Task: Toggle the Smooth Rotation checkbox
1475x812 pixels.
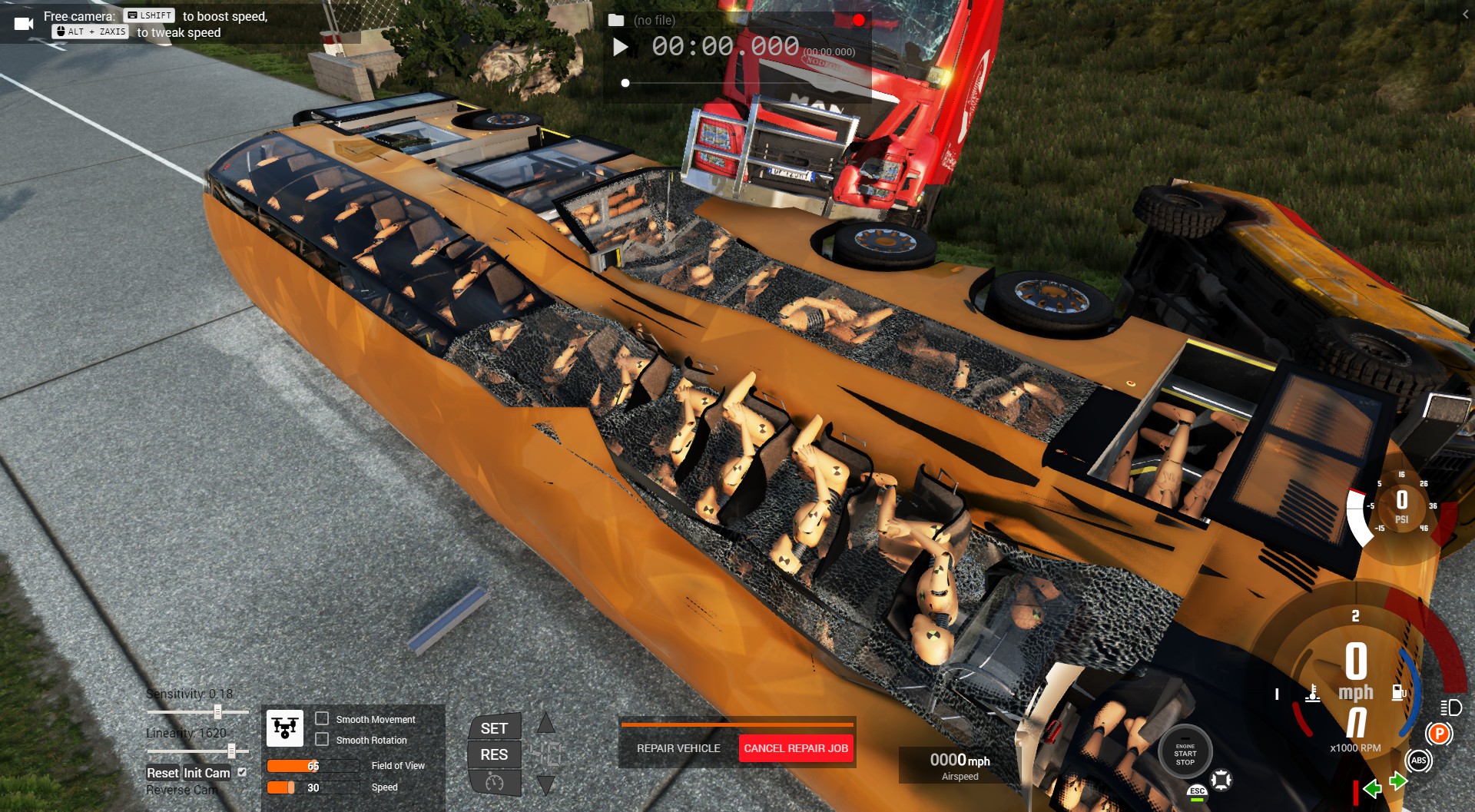Action: click(323, 740)
